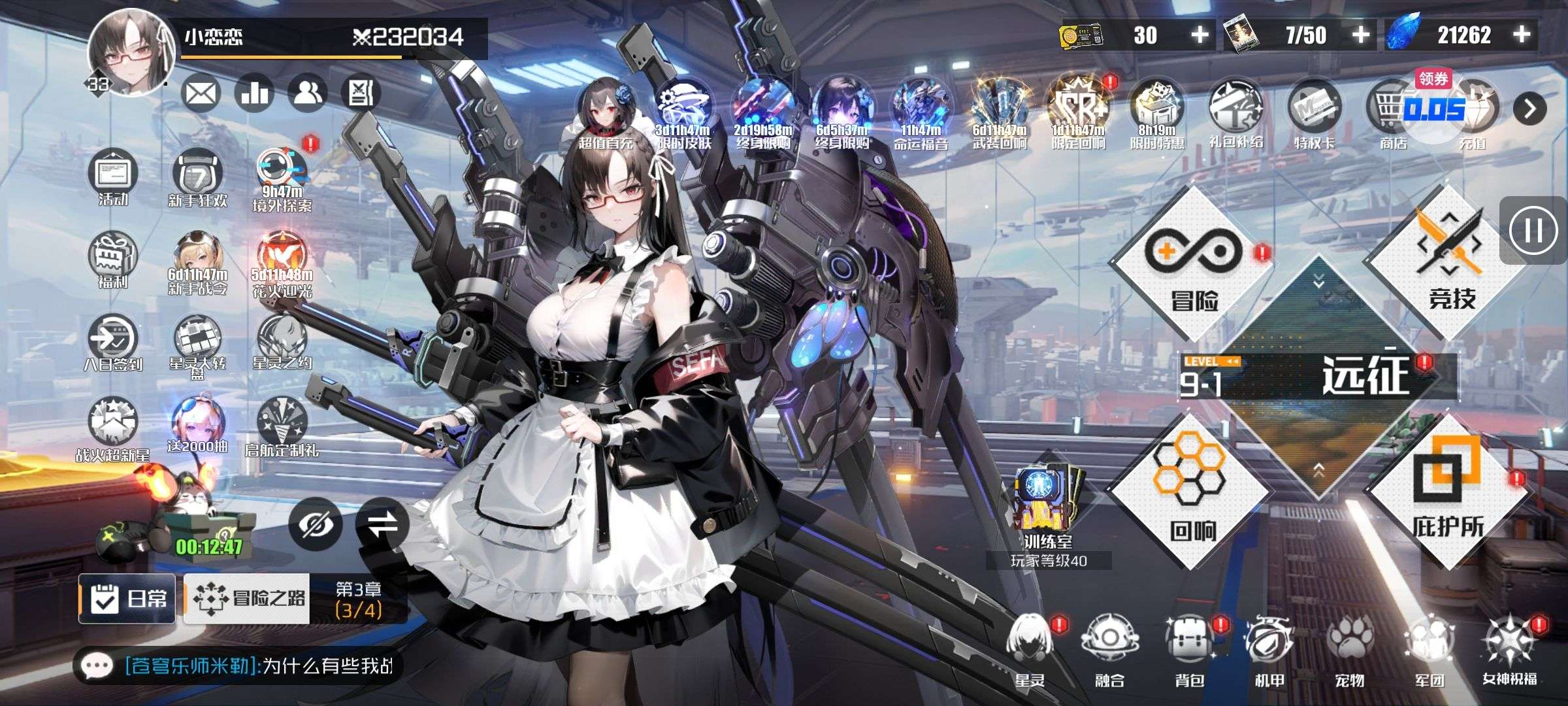Open the mail envelope icon
The image size is (1568, 706).
click(200, 95)
